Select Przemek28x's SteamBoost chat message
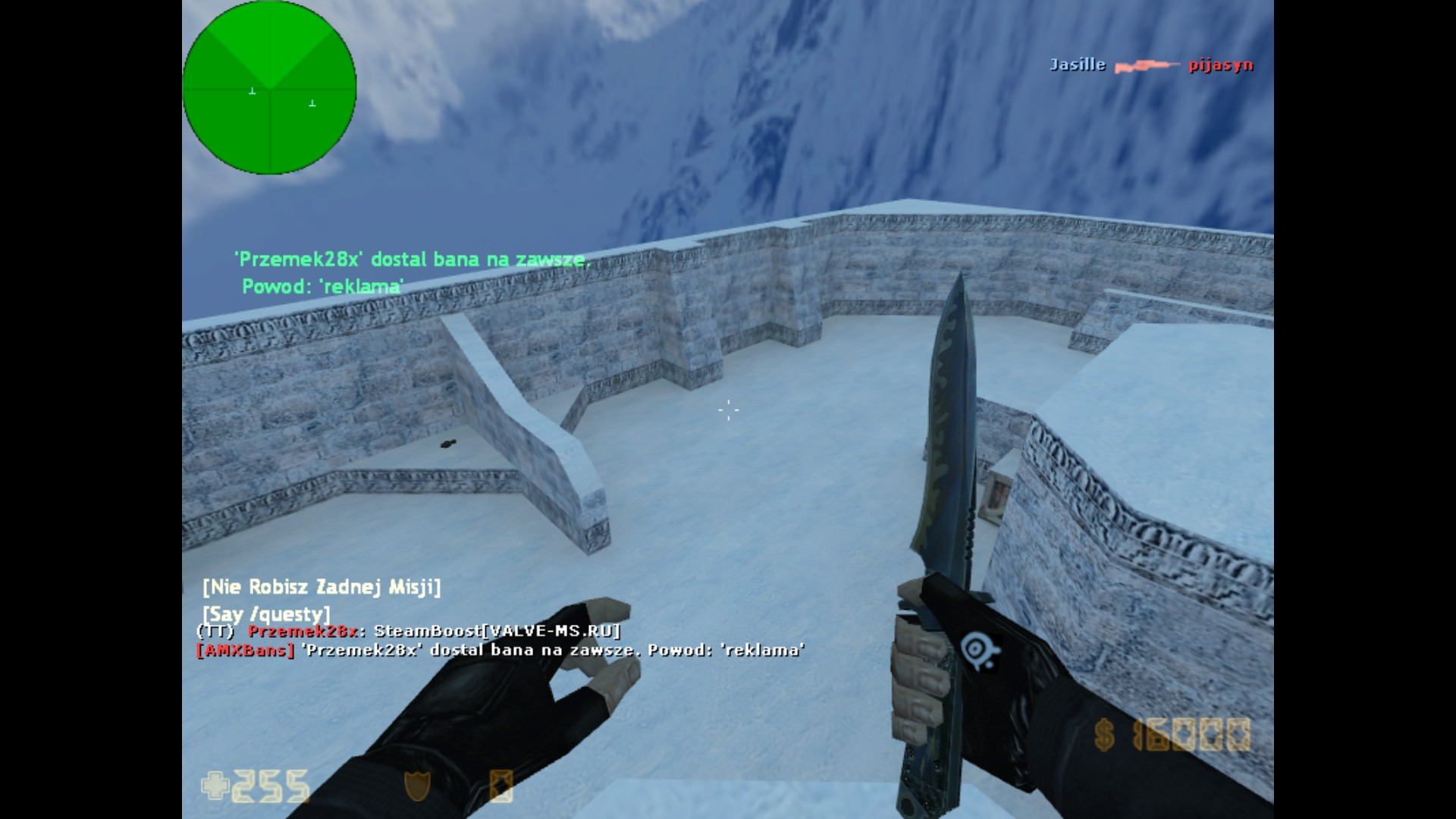1456x819 pixels. point(409,631)
